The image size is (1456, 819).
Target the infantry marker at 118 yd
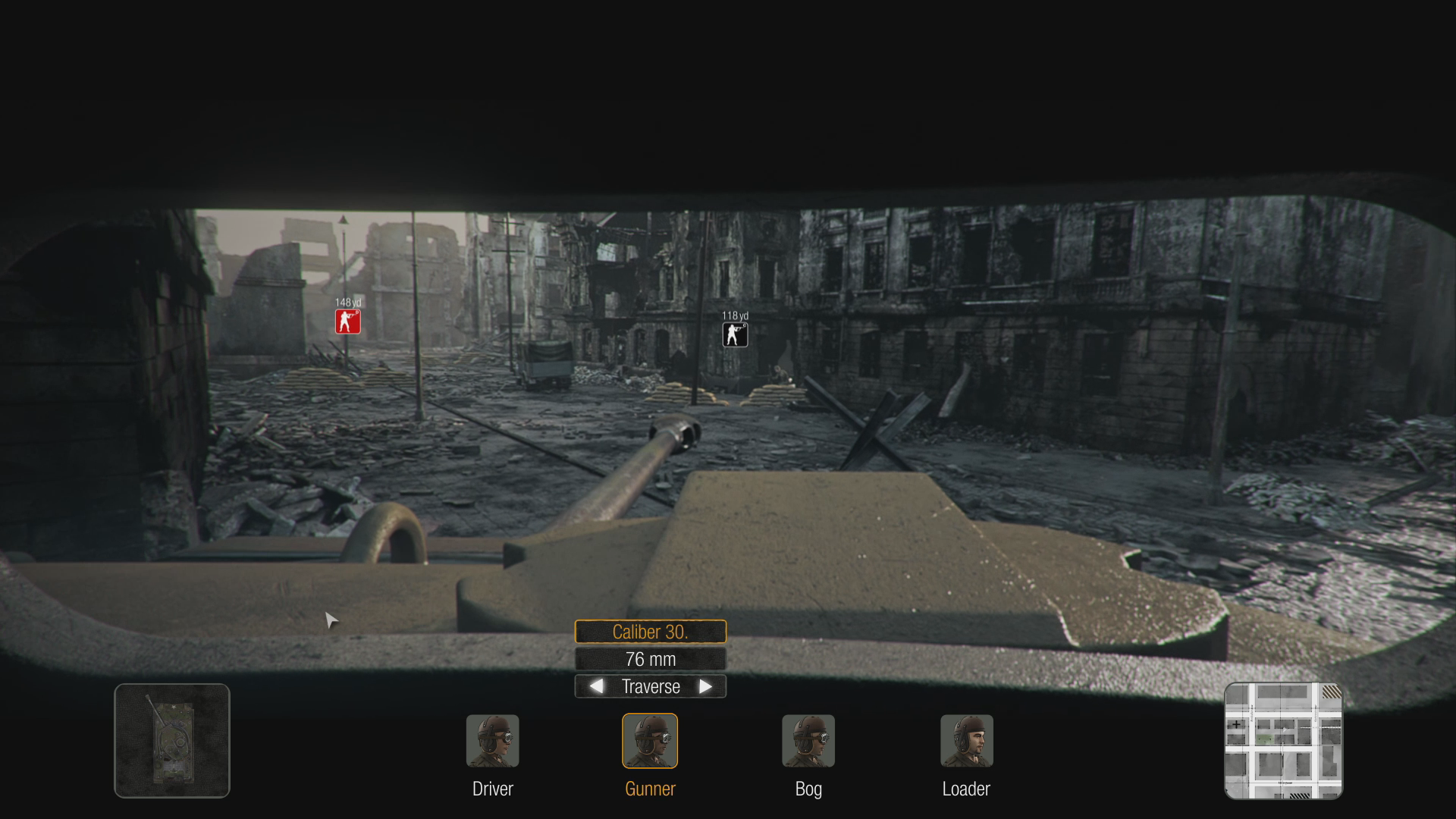click(735, 334)
